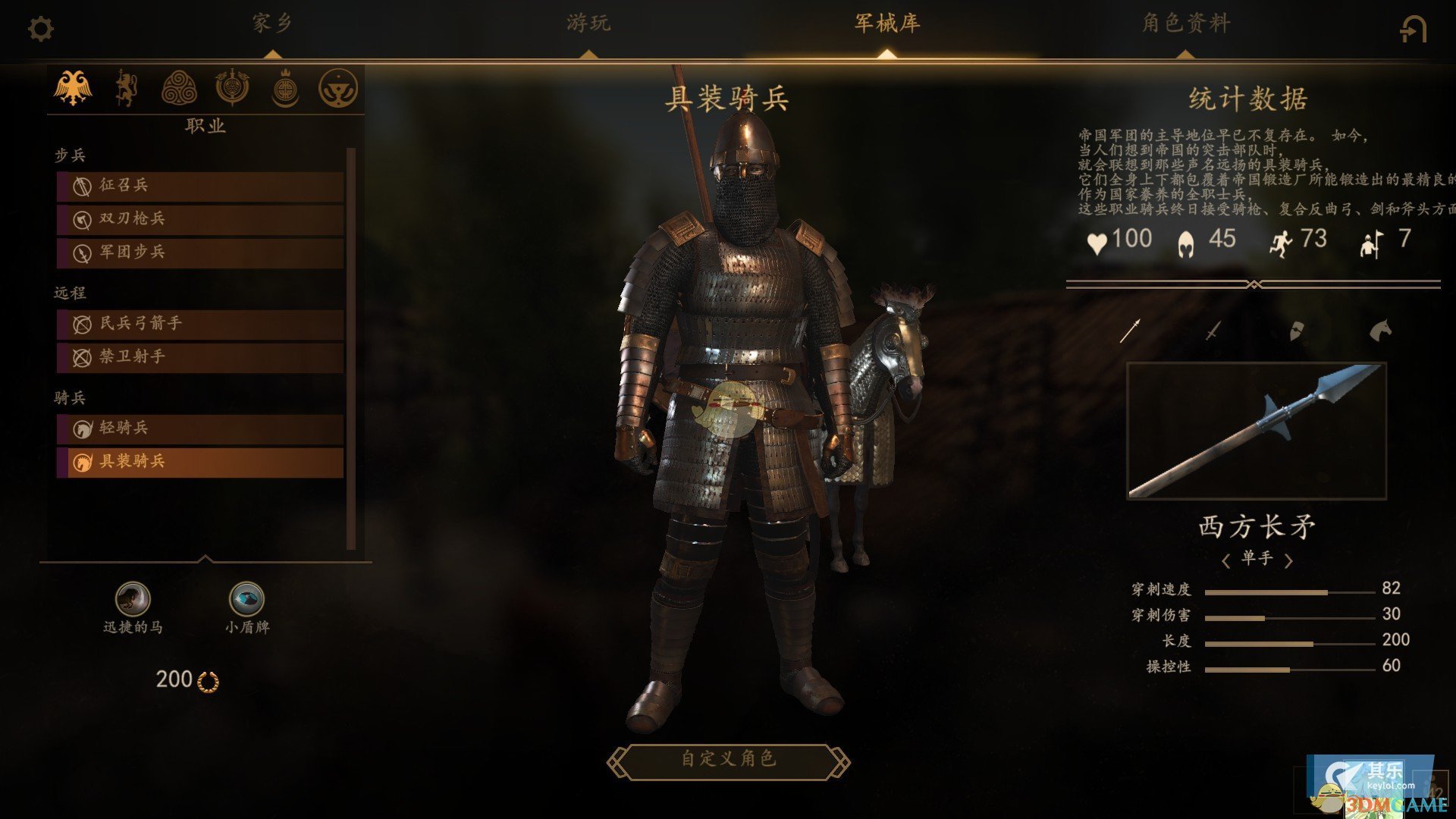Select the 禁卫射手 class
This screenshot has height=819, width=1456.
[x=200, y=357]
